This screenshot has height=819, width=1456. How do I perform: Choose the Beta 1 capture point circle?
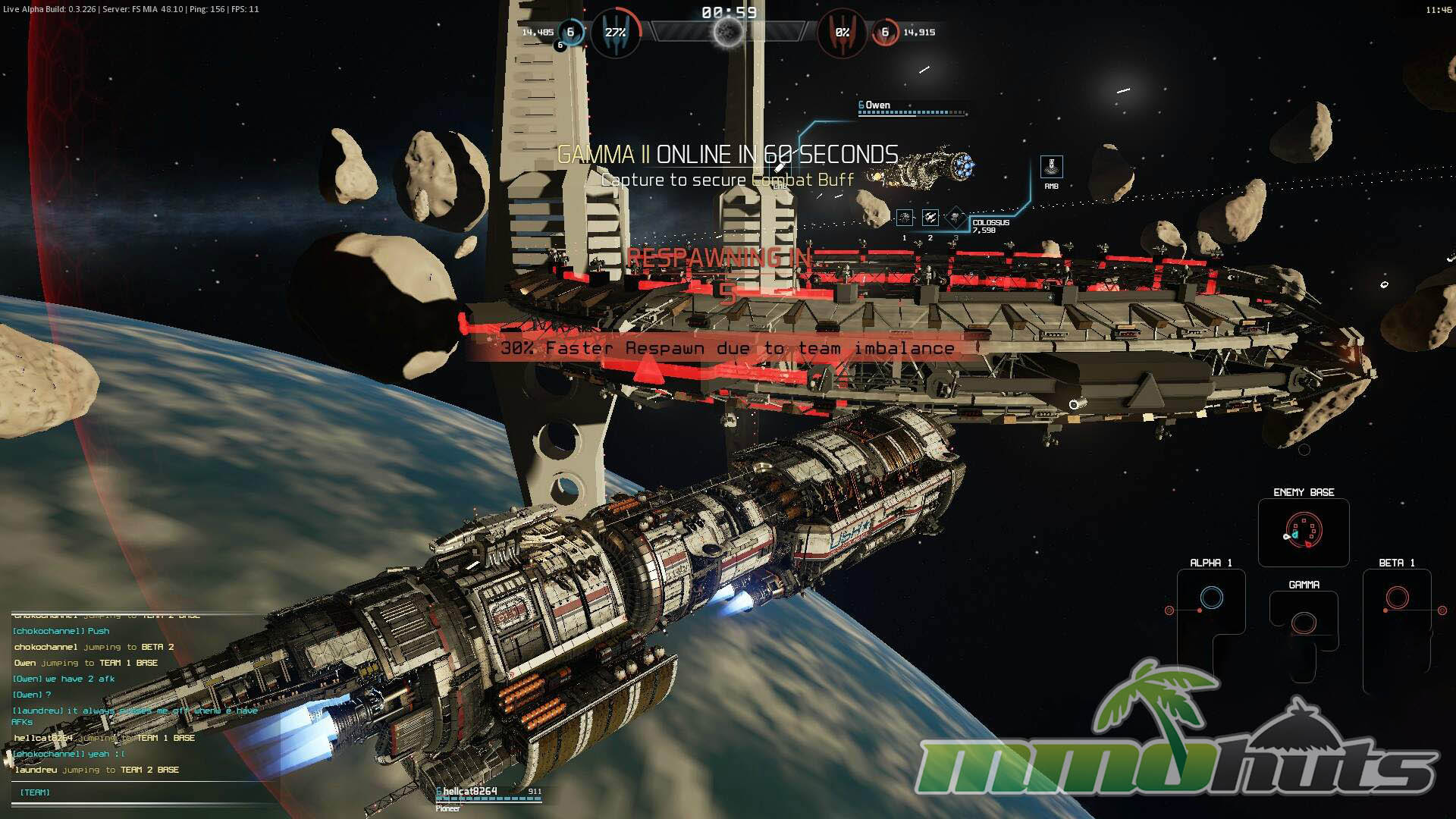pos(1397,598)
